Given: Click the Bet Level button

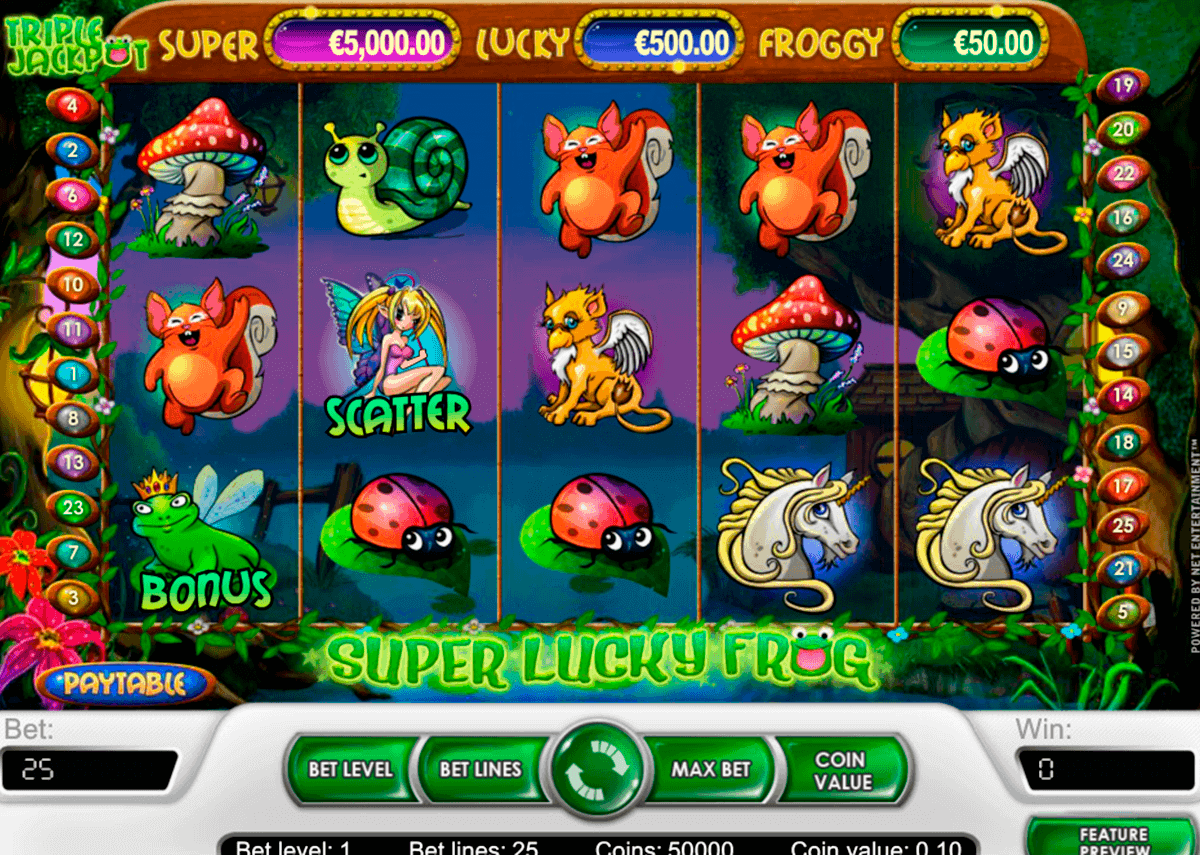Looking at the screenshot, I should click(x=350, y=770).
